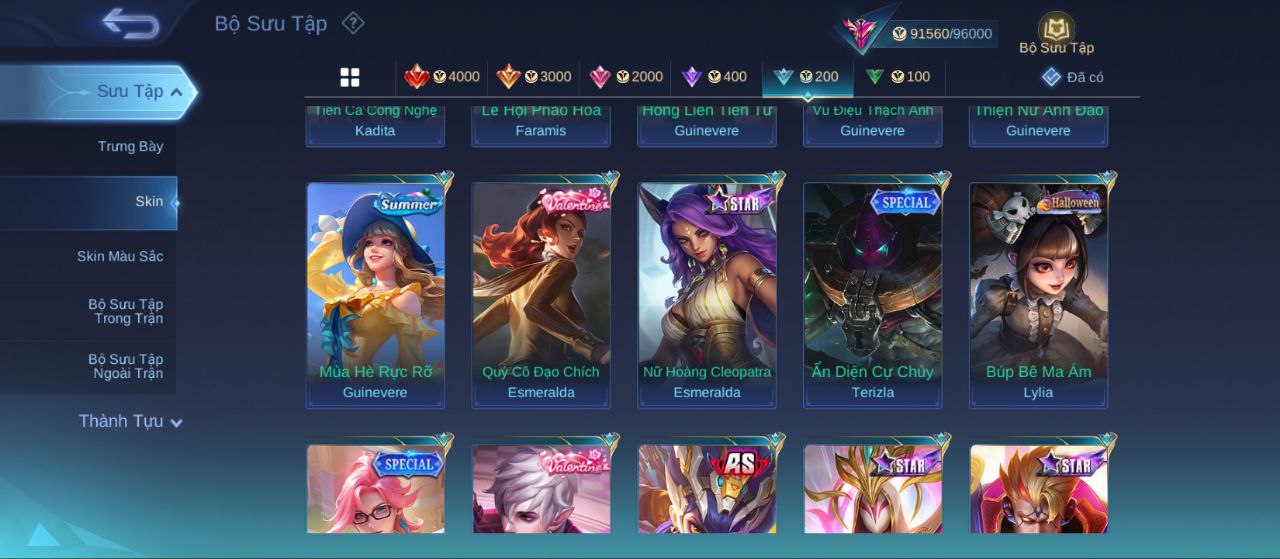
Task: Switch to the 2000 points tier tab
Action: click(626, 77)
